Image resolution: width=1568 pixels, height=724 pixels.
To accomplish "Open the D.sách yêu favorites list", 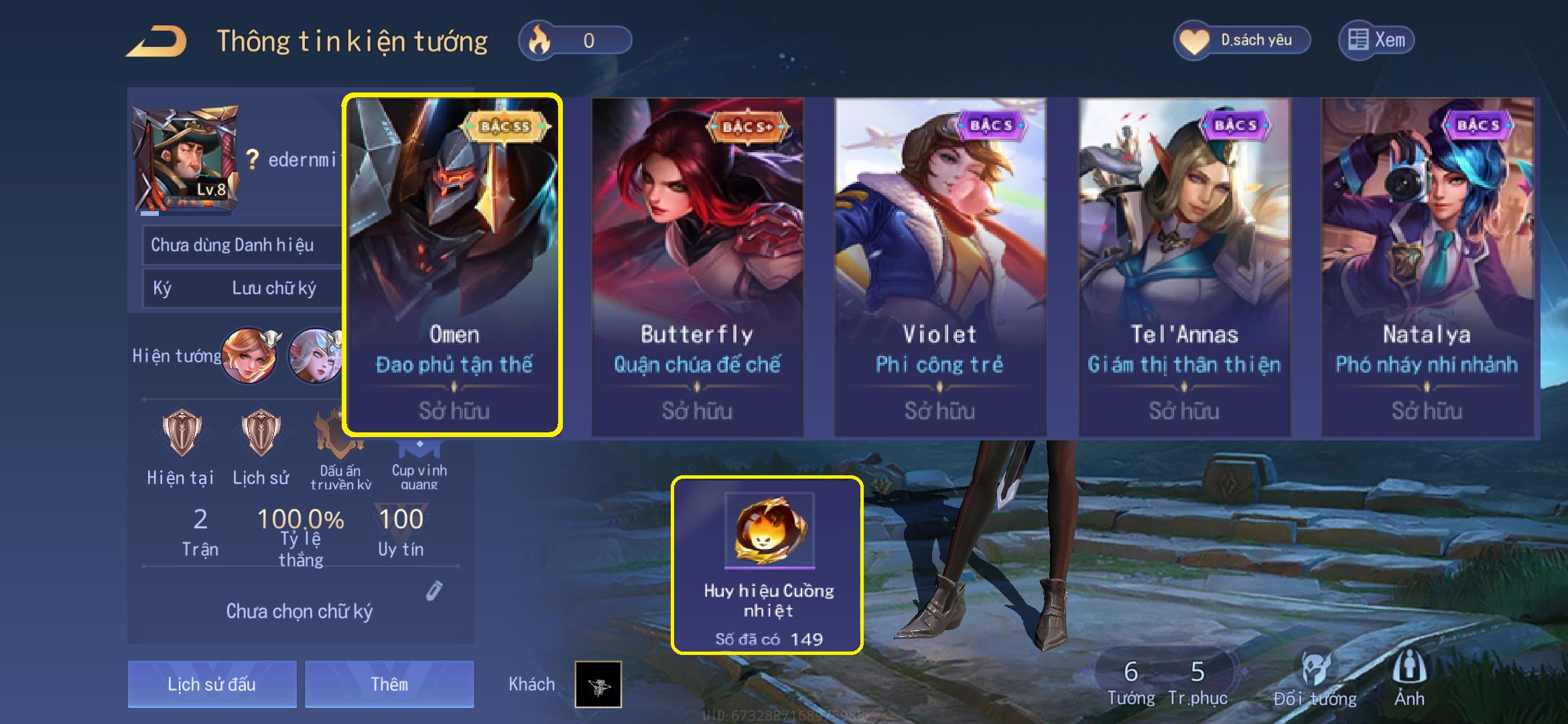I will [1242, 40].
